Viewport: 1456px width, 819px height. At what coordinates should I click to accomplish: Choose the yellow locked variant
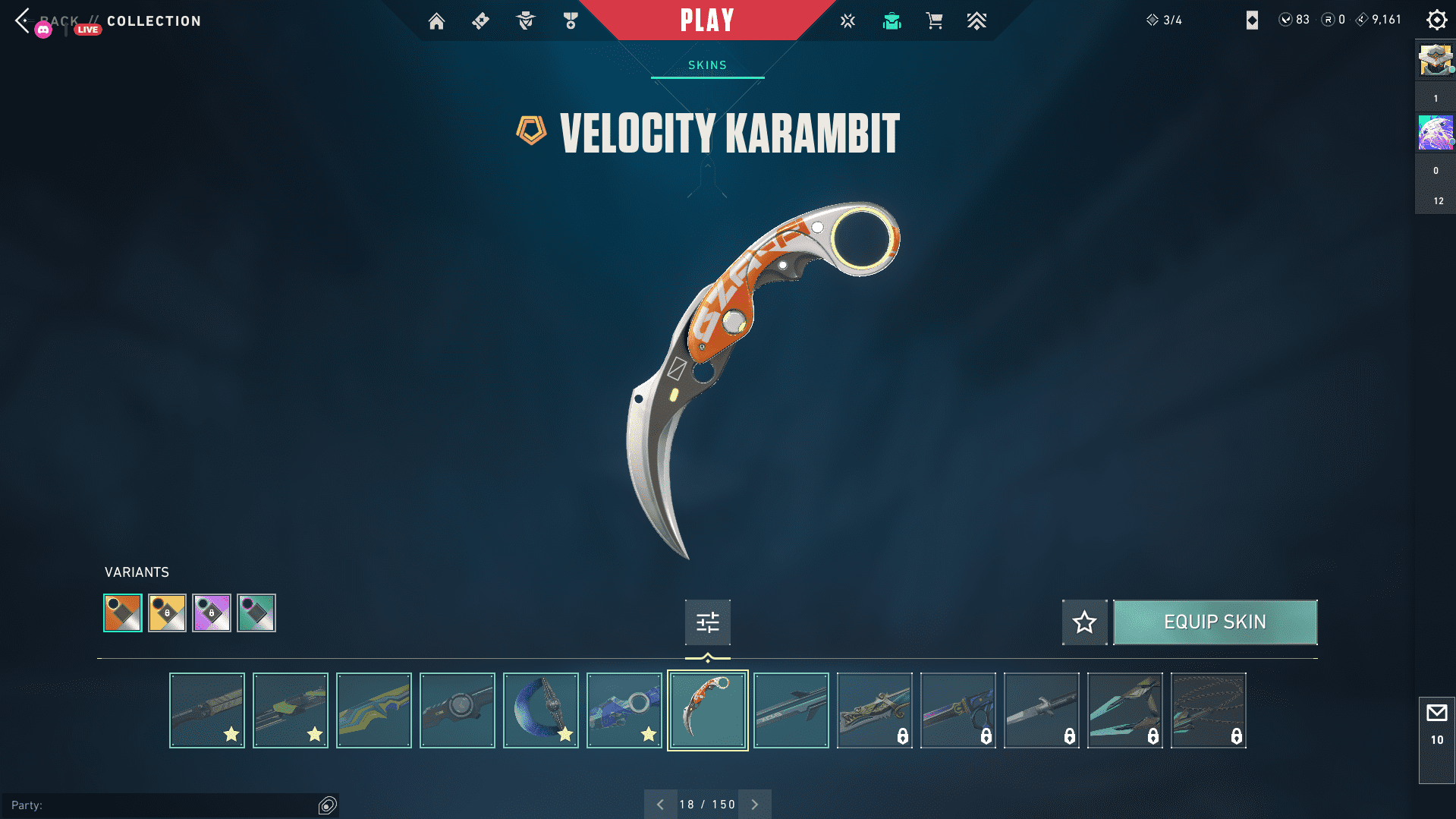coord(167,613)
